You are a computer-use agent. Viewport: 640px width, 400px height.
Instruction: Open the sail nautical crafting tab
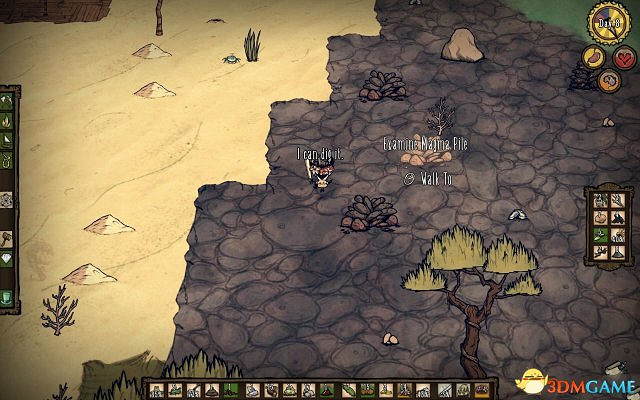6,140
